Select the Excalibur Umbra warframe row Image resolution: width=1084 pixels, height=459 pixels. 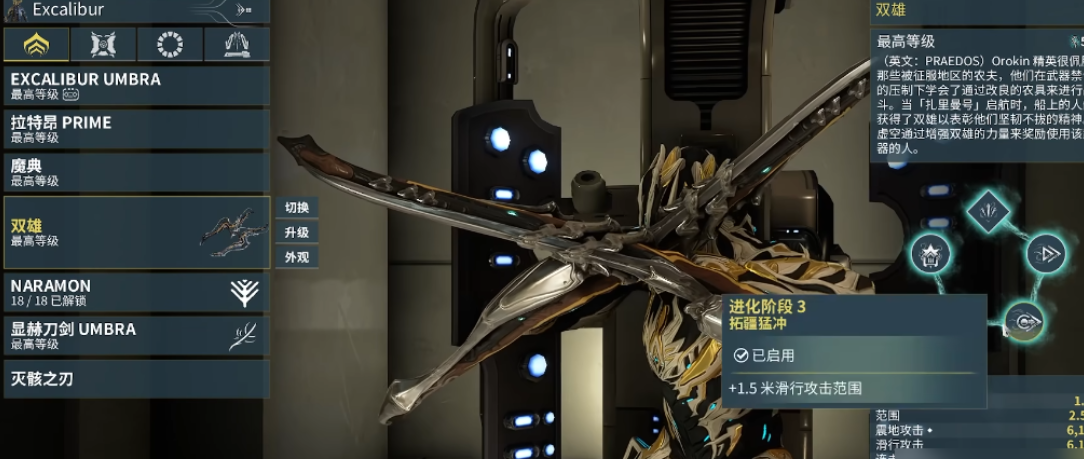click(x=135, y=86)
